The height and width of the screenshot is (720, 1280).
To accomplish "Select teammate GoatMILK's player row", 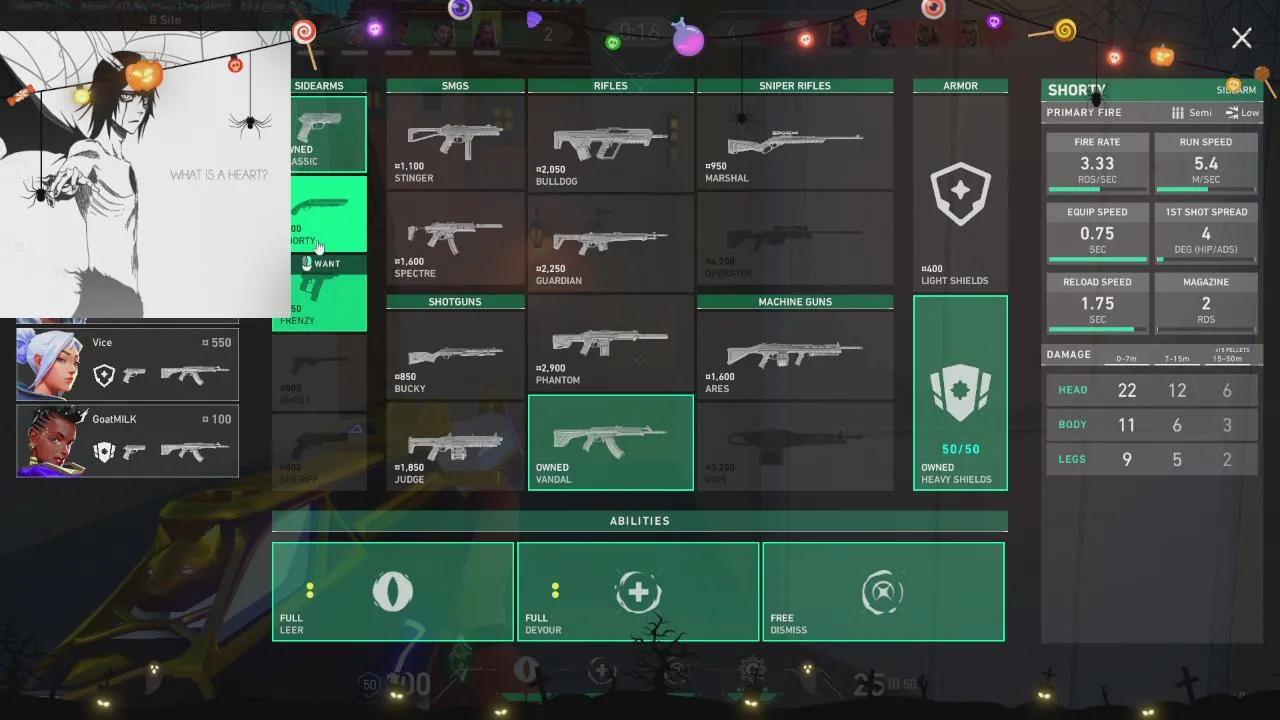I will (128, 441).
